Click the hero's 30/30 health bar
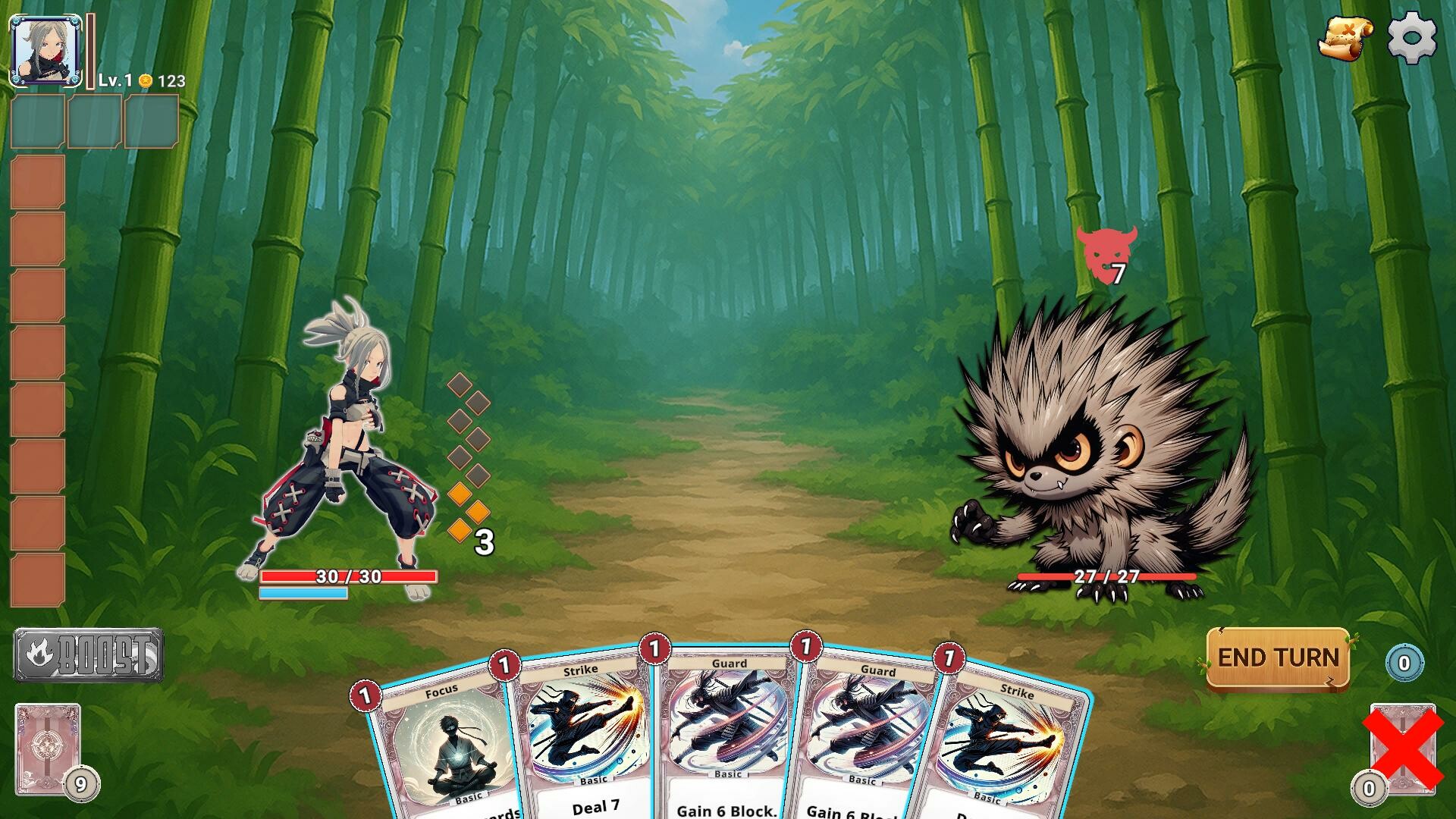The height and width of the screenshot is (819, 1456). click(349, 578)
